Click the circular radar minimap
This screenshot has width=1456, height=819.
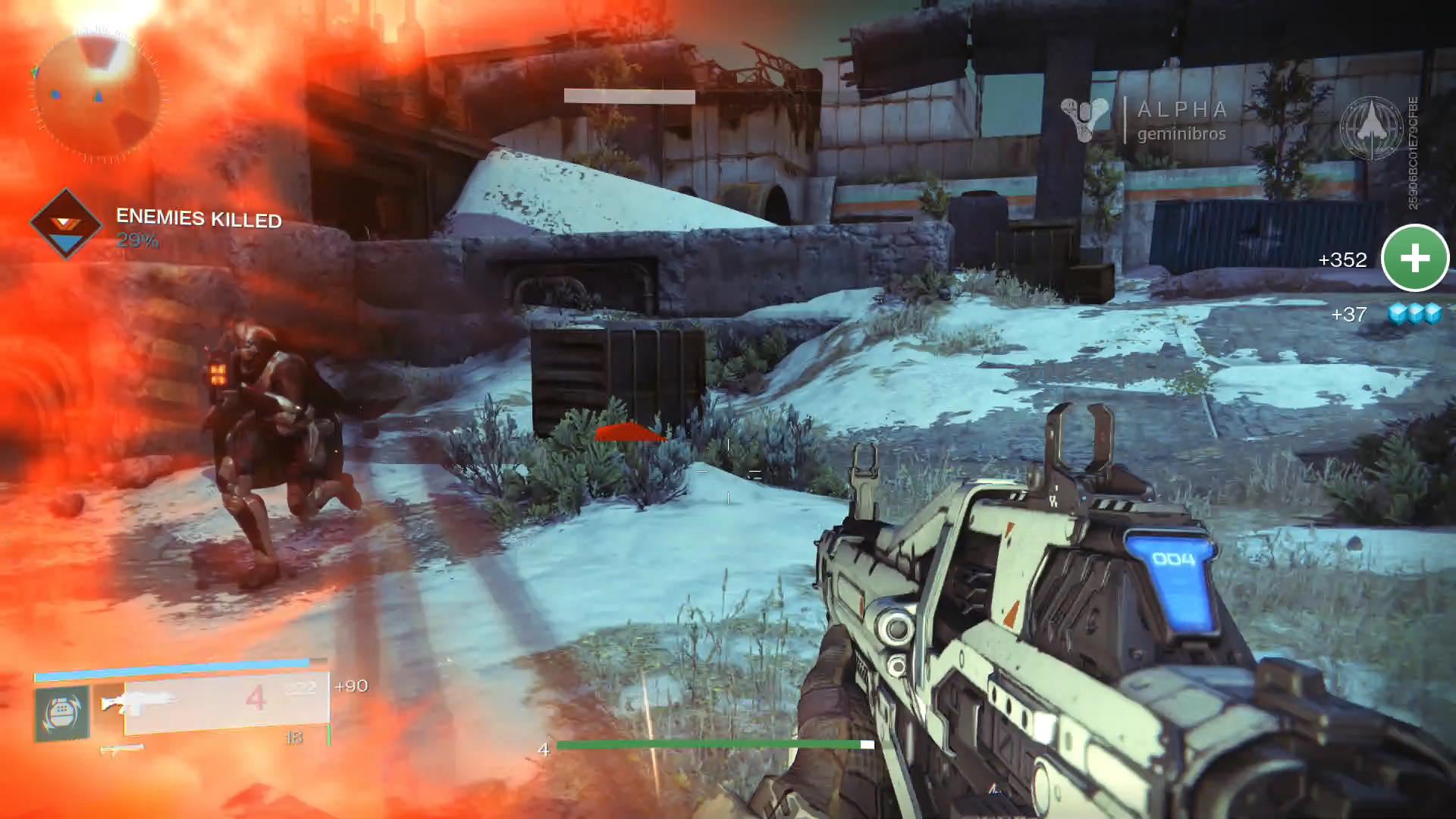click(97, 97)
